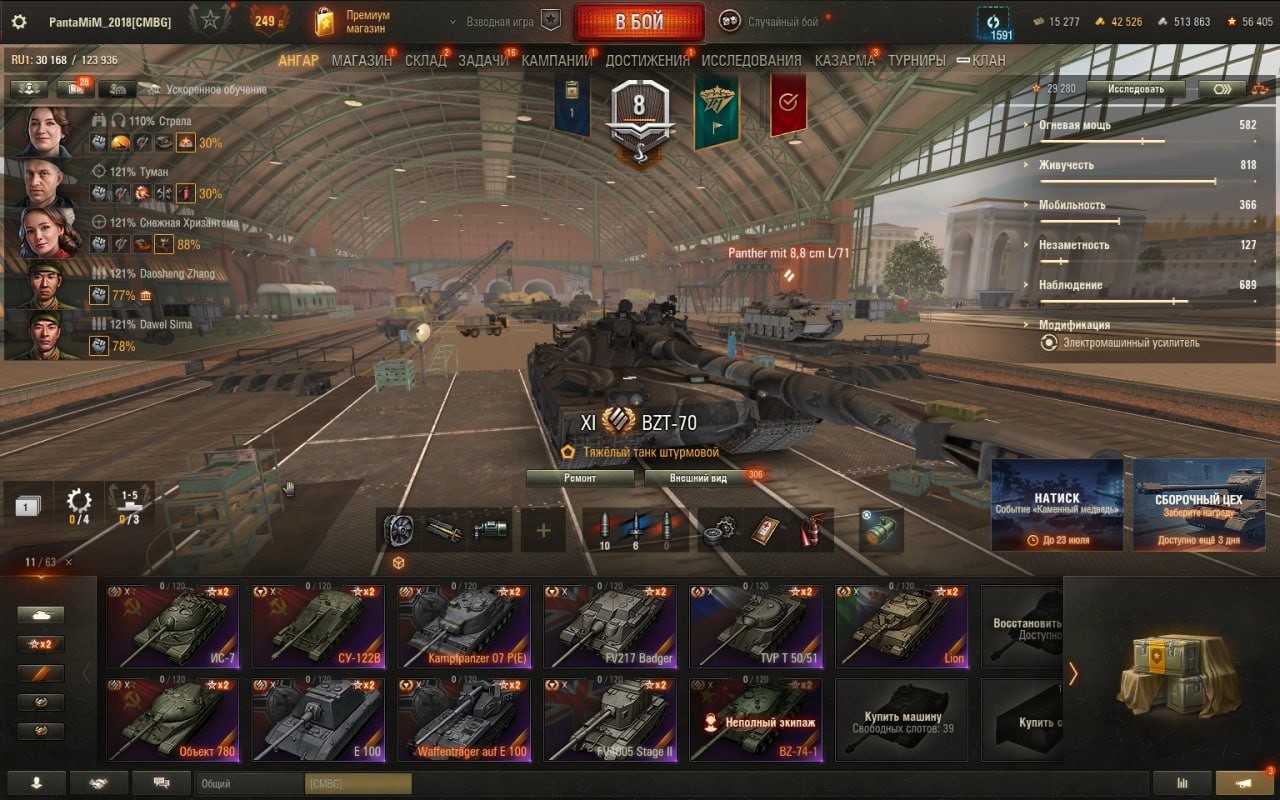The image size is (1280, 800).
Task: Open the Купить машину slot
Action: [901, 720]
